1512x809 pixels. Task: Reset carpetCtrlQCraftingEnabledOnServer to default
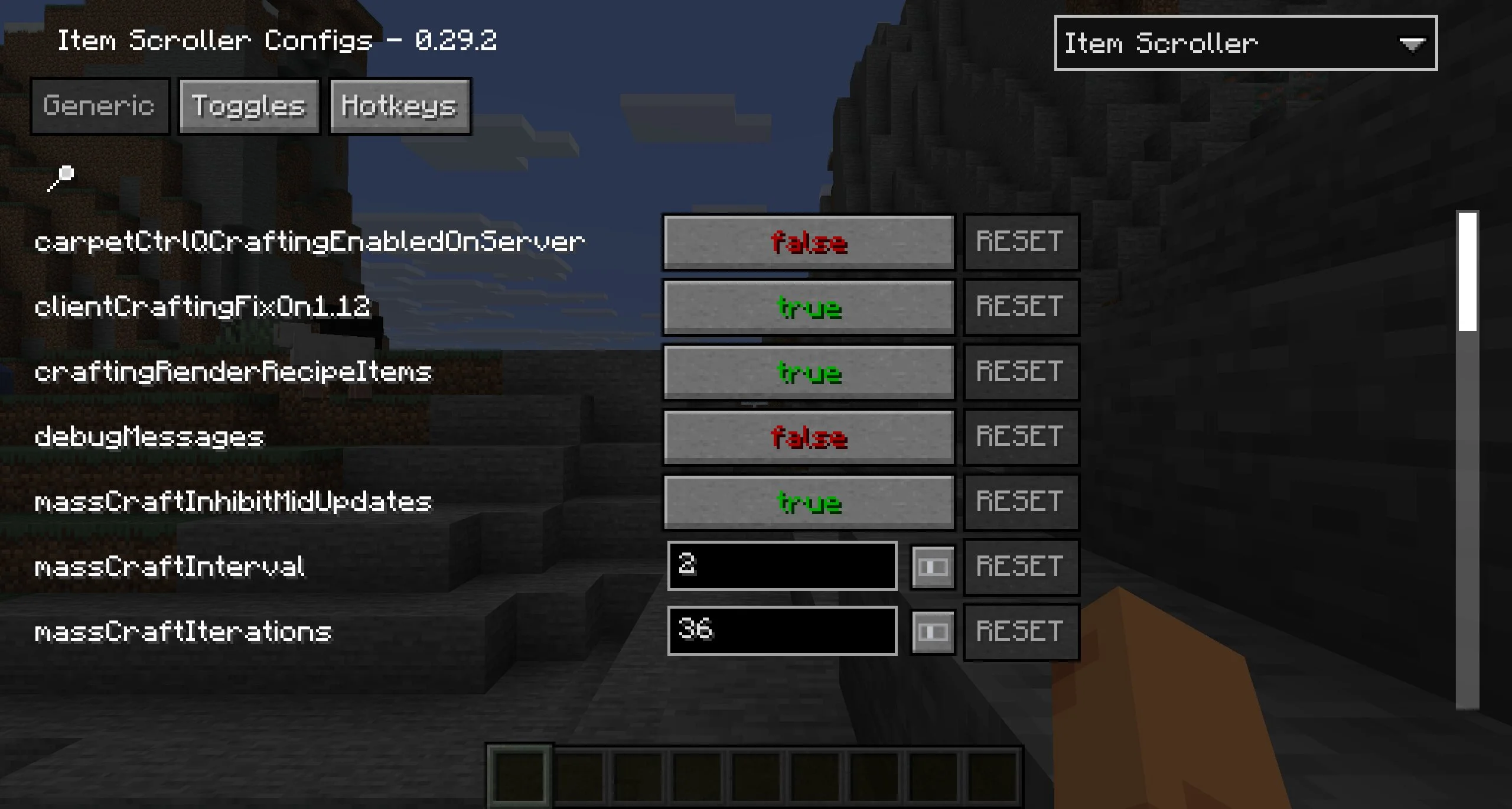tap(1021, 242)
